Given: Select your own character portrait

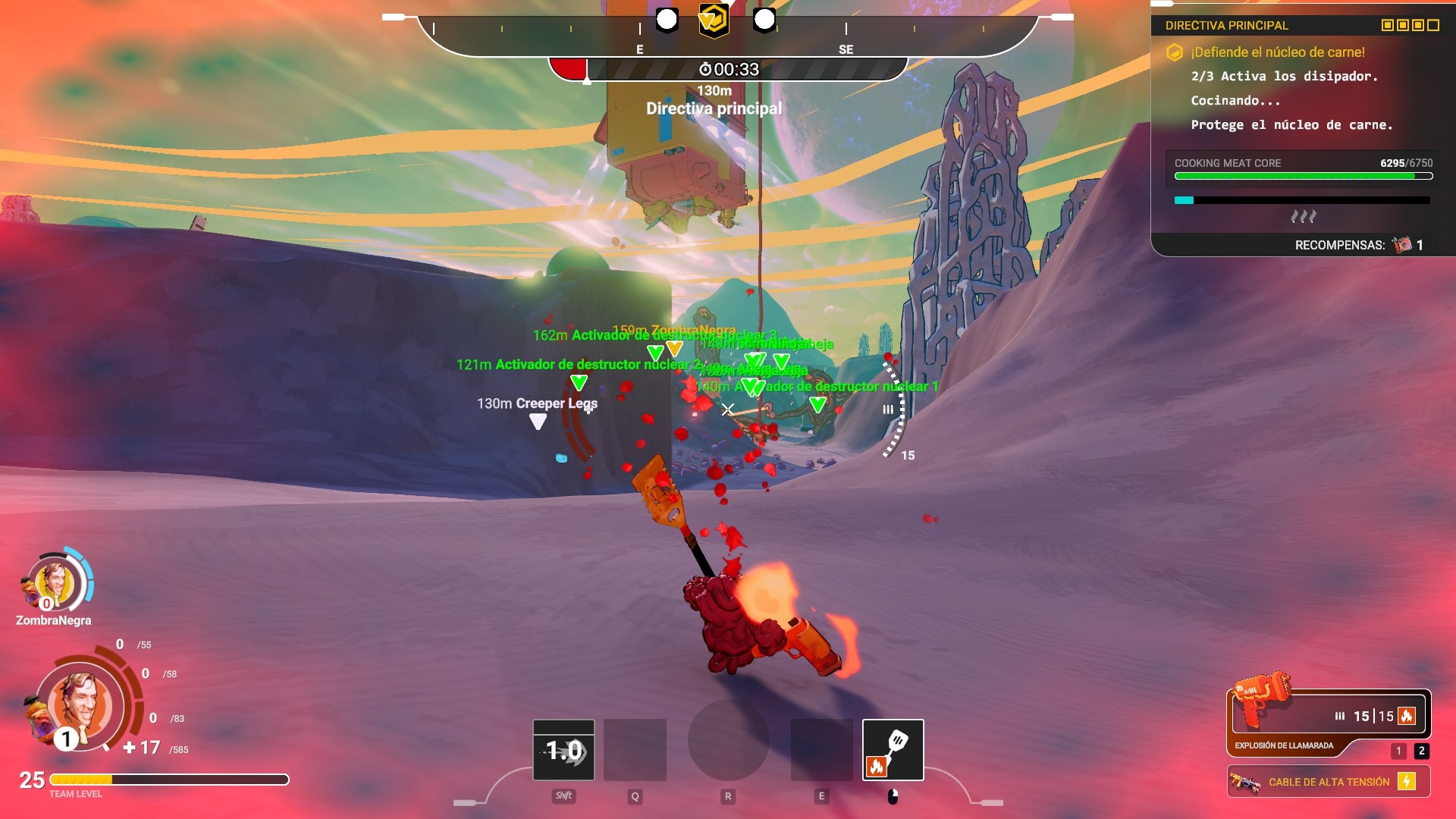Looking at the screenshot, I should [80, 705].
